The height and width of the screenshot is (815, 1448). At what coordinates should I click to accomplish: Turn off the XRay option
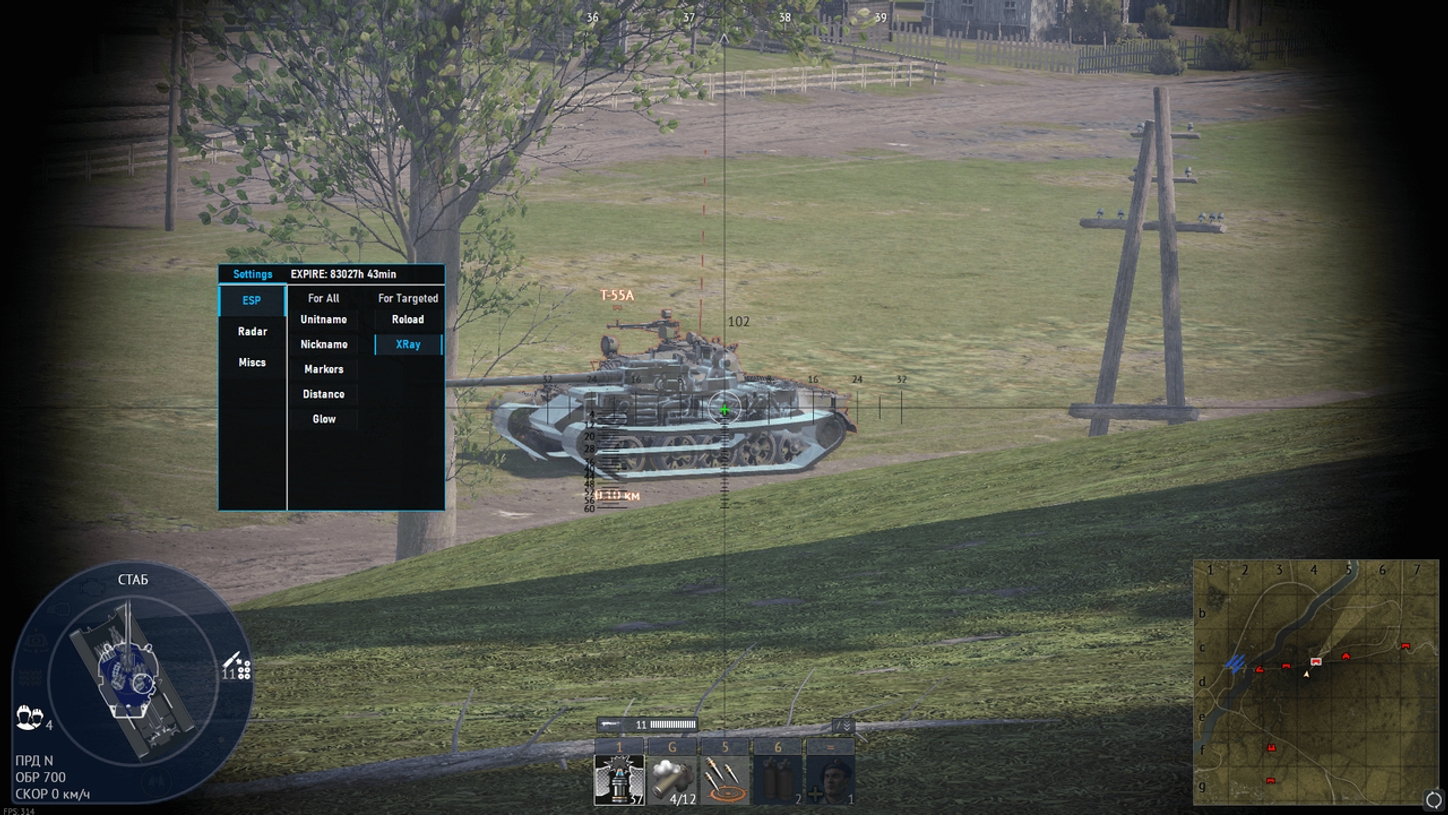click(408, 344)
